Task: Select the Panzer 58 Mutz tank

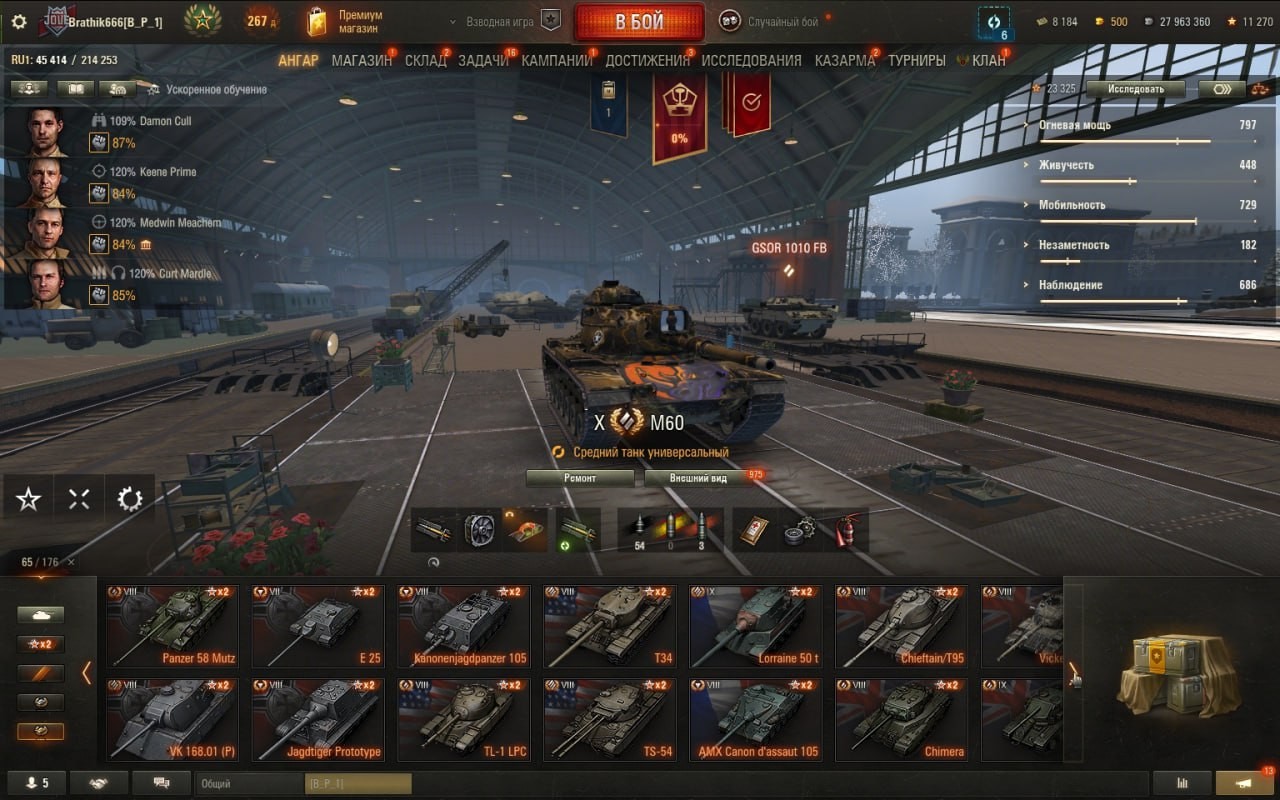Action: pos(172,626)
